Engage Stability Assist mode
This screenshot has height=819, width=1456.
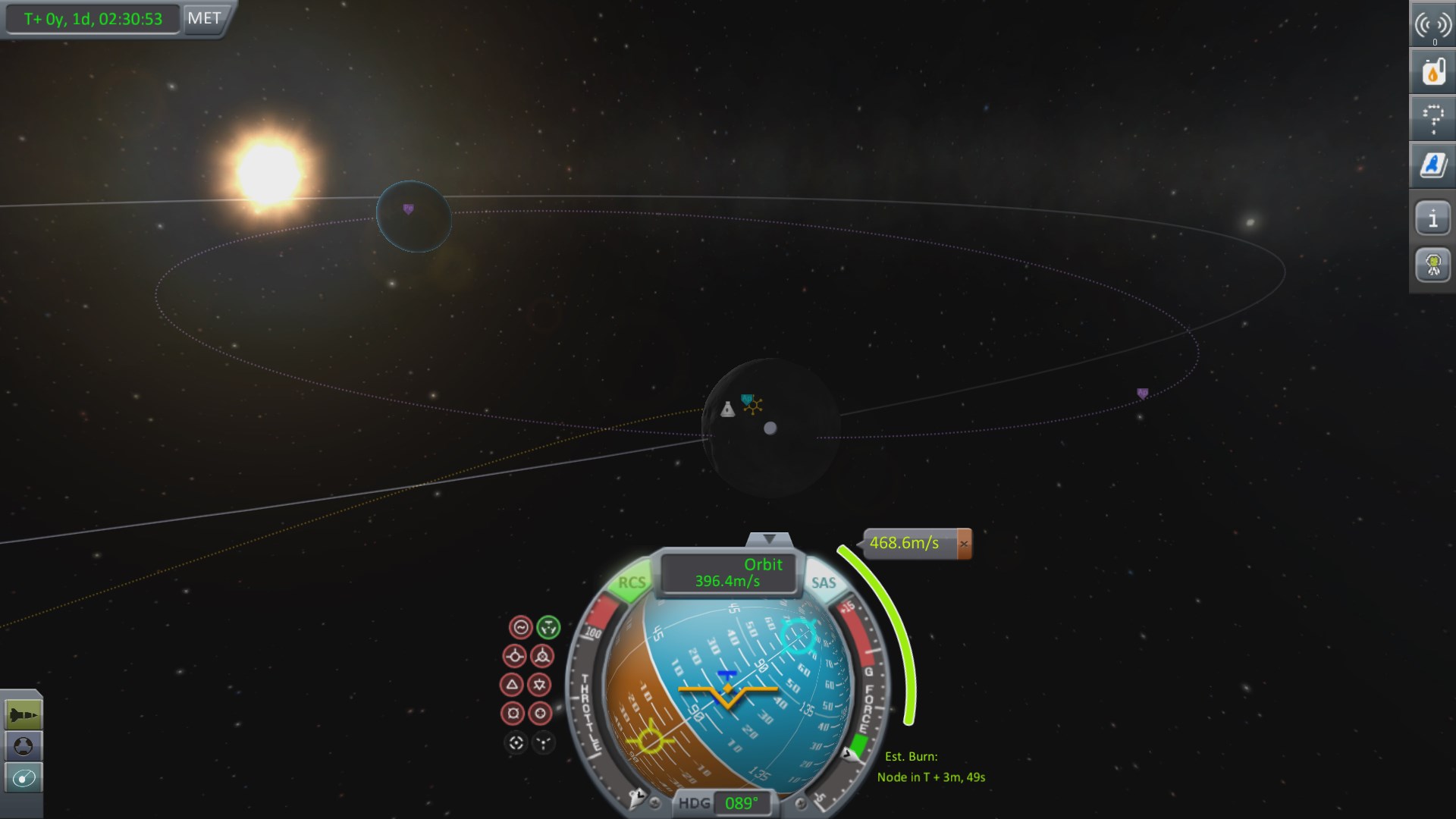click(x=521, y=627)
